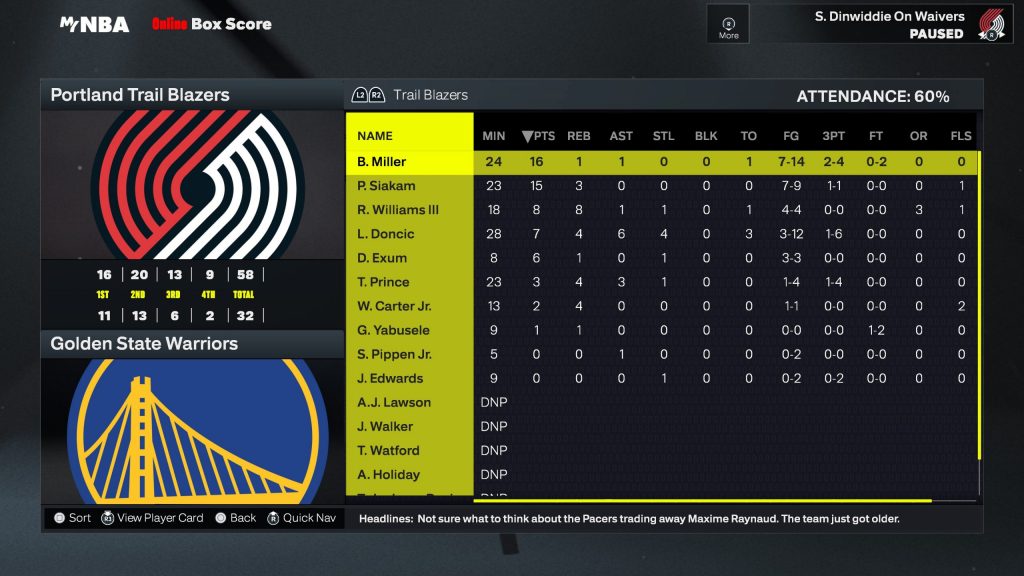Choose A.J. Lawson DNP row
This screenshot has width=1024, height=576.
(394, 402)
